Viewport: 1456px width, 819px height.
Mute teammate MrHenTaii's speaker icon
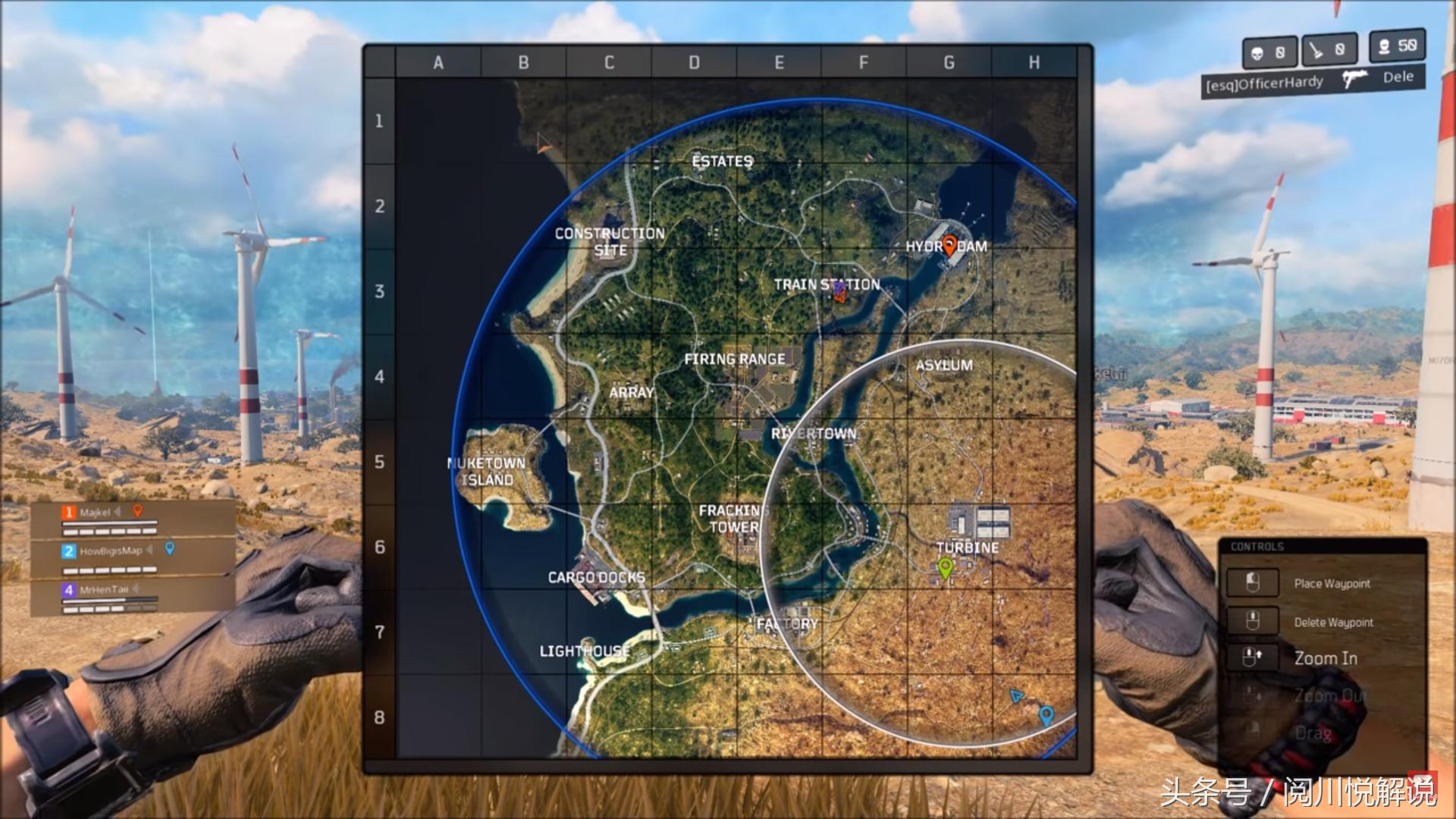136,589
